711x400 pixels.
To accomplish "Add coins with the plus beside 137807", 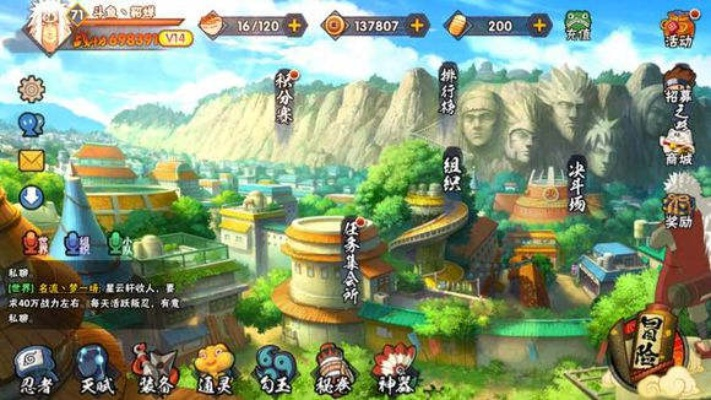I will [x=417, y=25].
